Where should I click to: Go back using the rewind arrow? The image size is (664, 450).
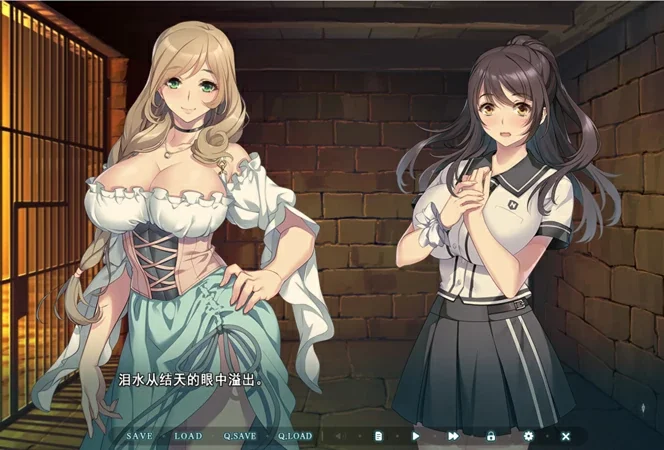[340, 436]
